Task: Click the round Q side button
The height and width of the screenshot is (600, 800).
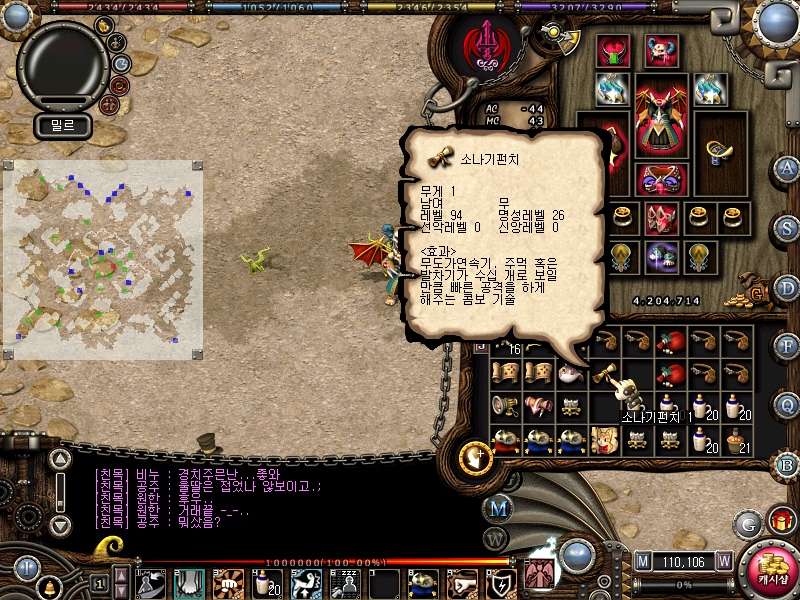Action: click(787, 404)
